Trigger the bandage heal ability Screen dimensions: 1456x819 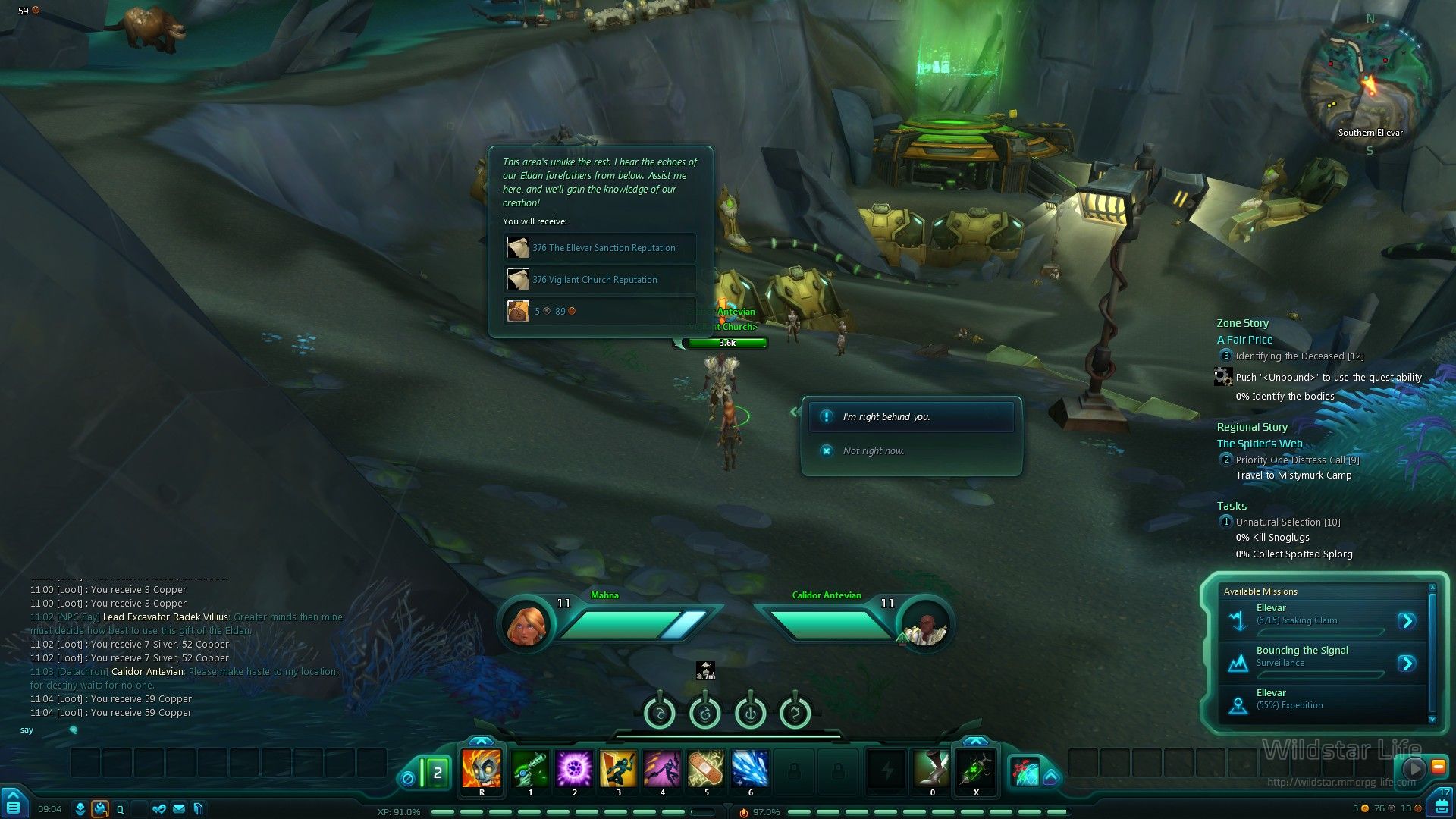coord(706,769)
